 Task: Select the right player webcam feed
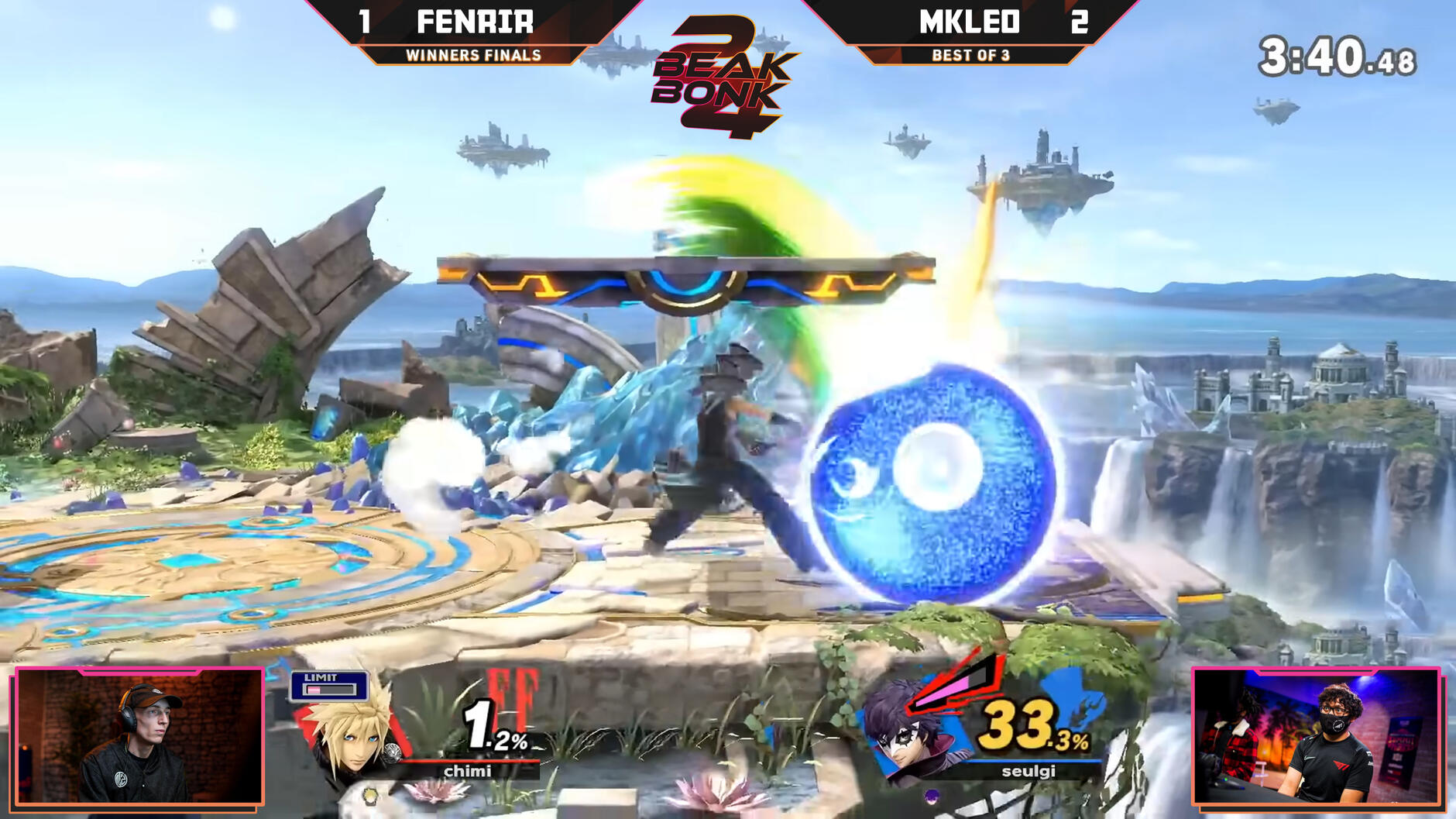click(x=1316, y=736)
